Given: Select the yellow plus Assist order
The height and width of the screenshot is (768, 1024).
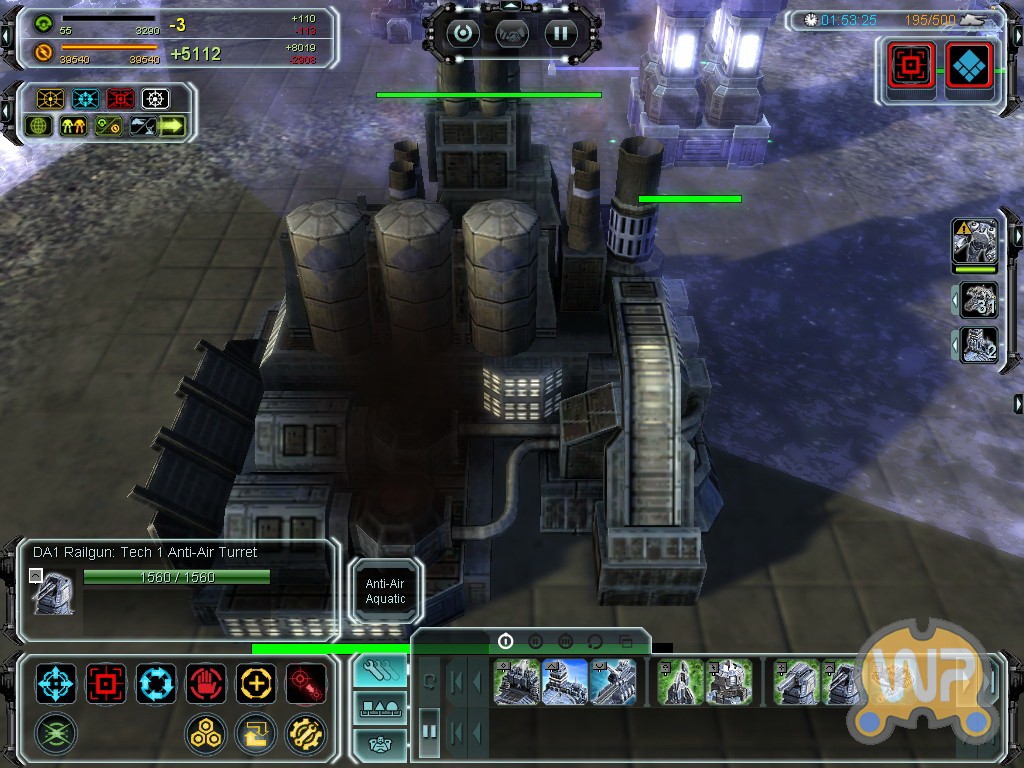Looking at the screenshot, I should (256, 684).
